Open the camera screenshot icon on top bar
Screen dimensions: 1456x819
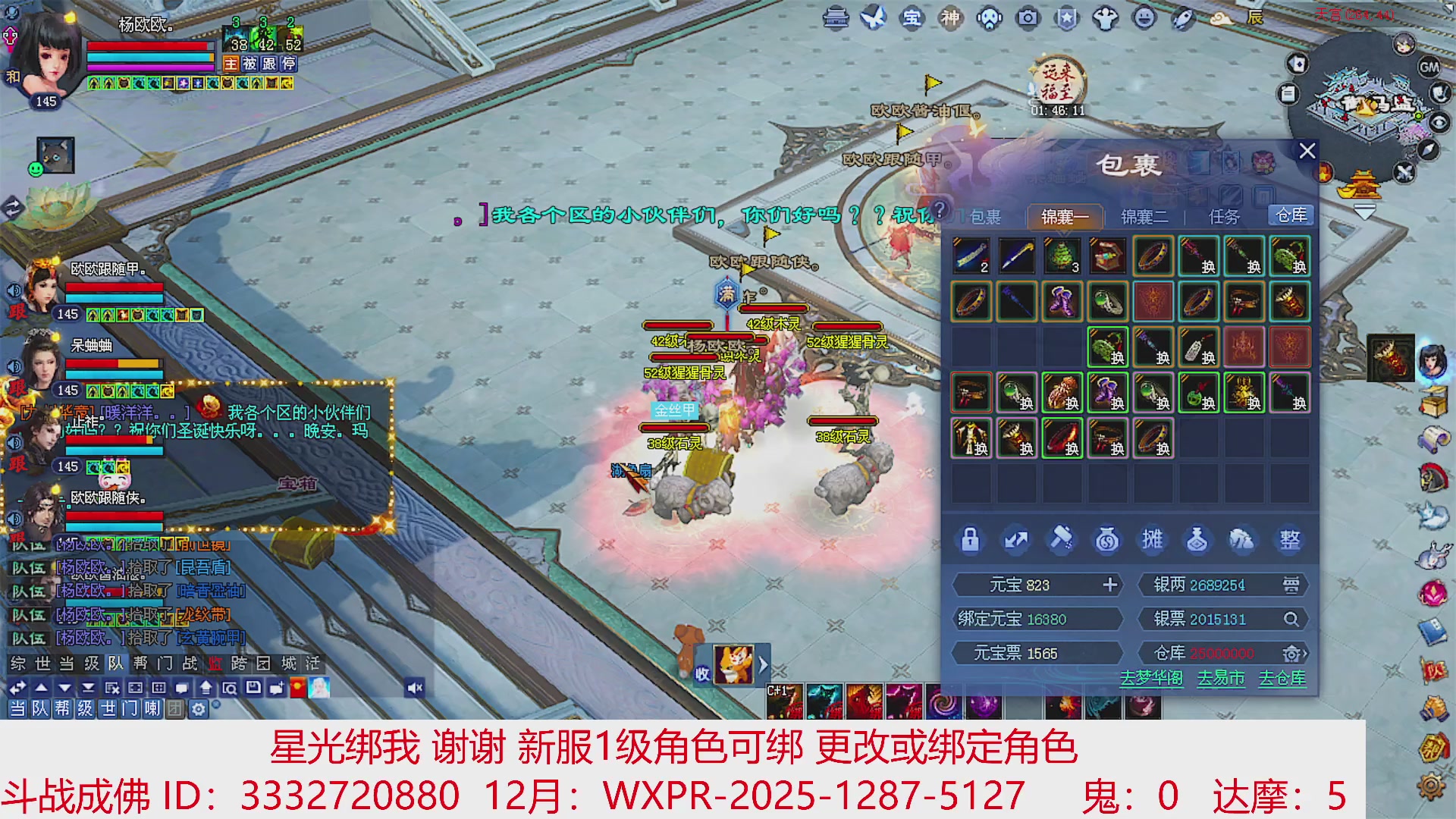pyautogui.click(x=1027, y=19)
